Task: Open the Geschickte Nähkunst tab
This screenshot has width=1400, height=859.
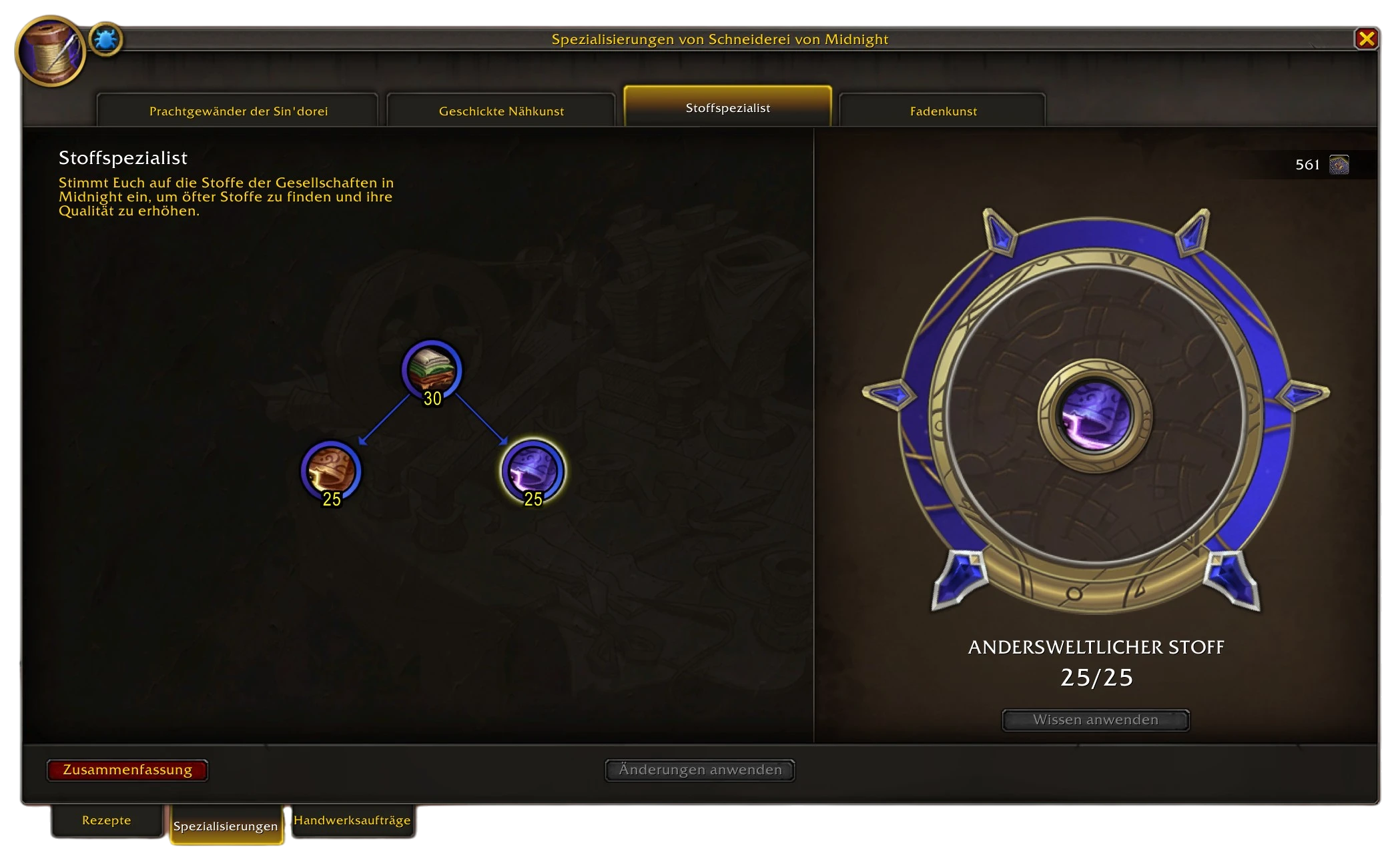Action: click(x=501, y=111)
